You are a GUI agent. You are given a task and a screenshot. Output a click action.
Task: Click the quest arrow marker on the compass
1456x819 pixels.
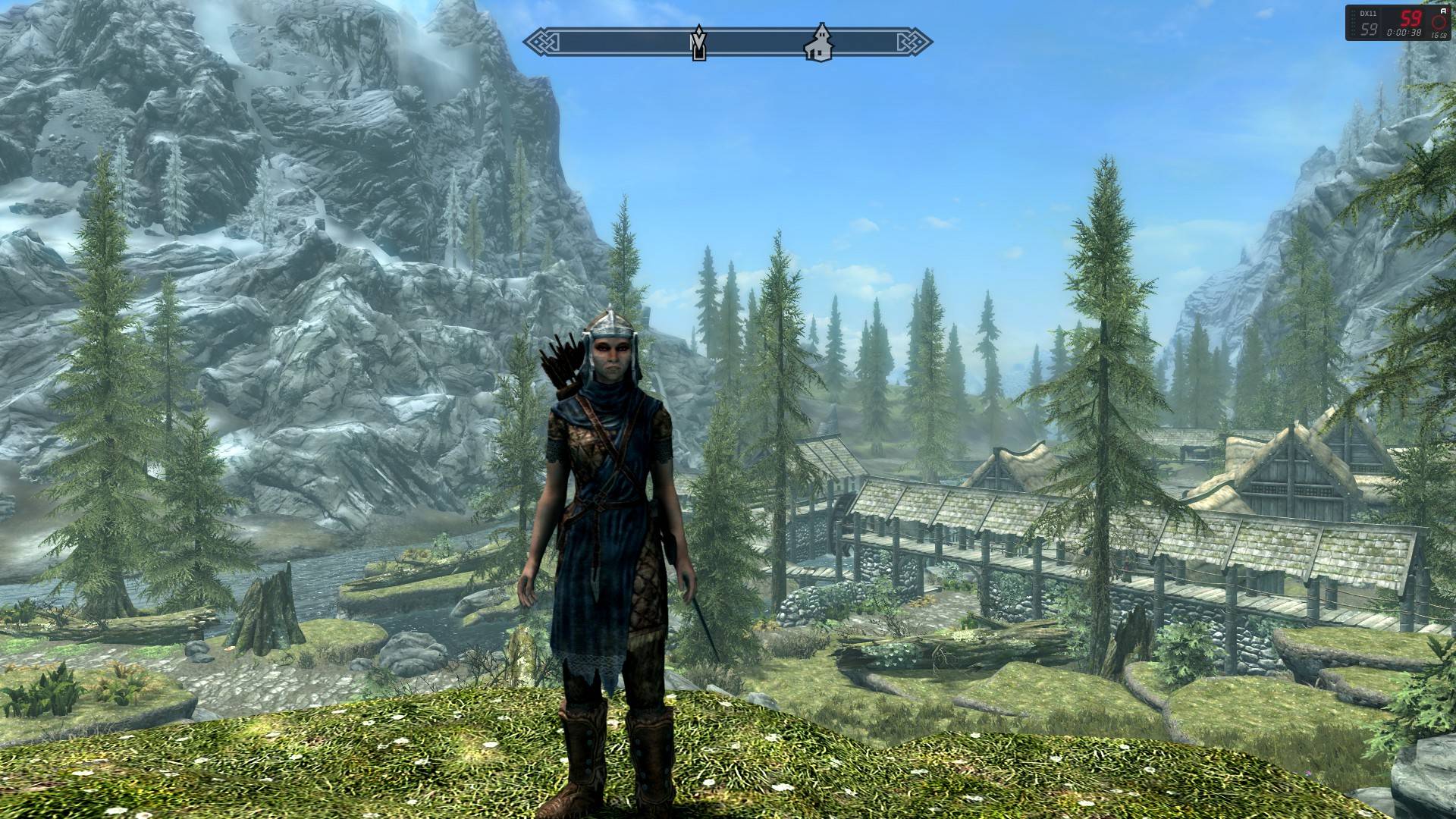698,43
